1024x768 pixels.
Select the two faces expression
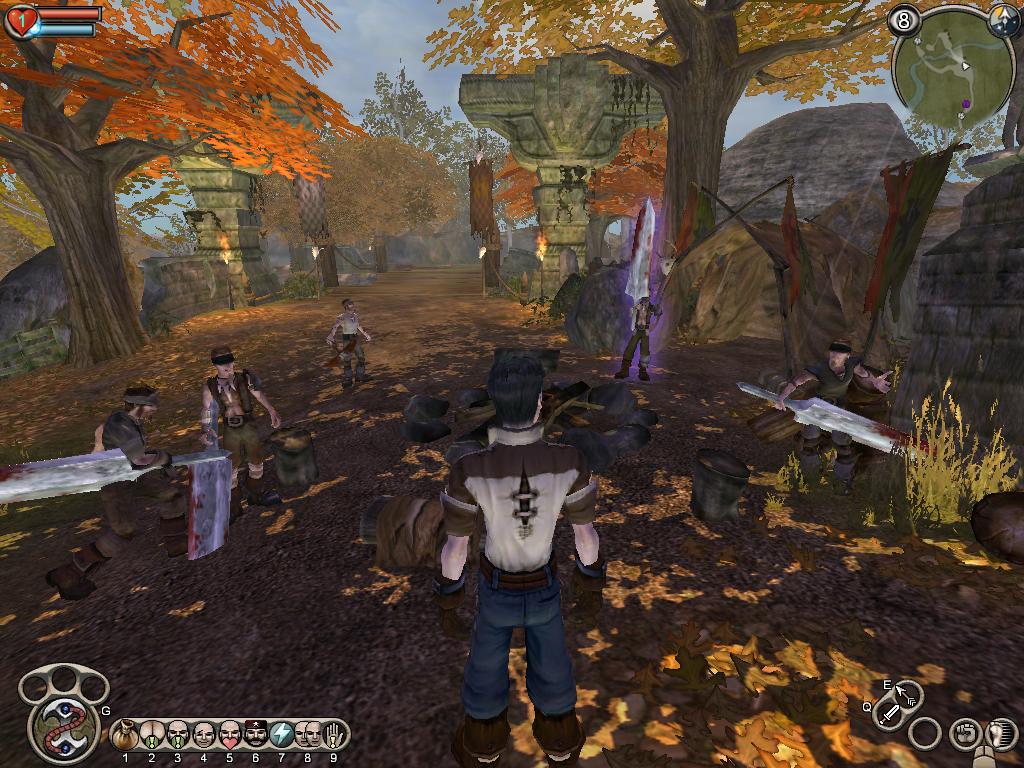pyautogui.click(x=308, y=734)
